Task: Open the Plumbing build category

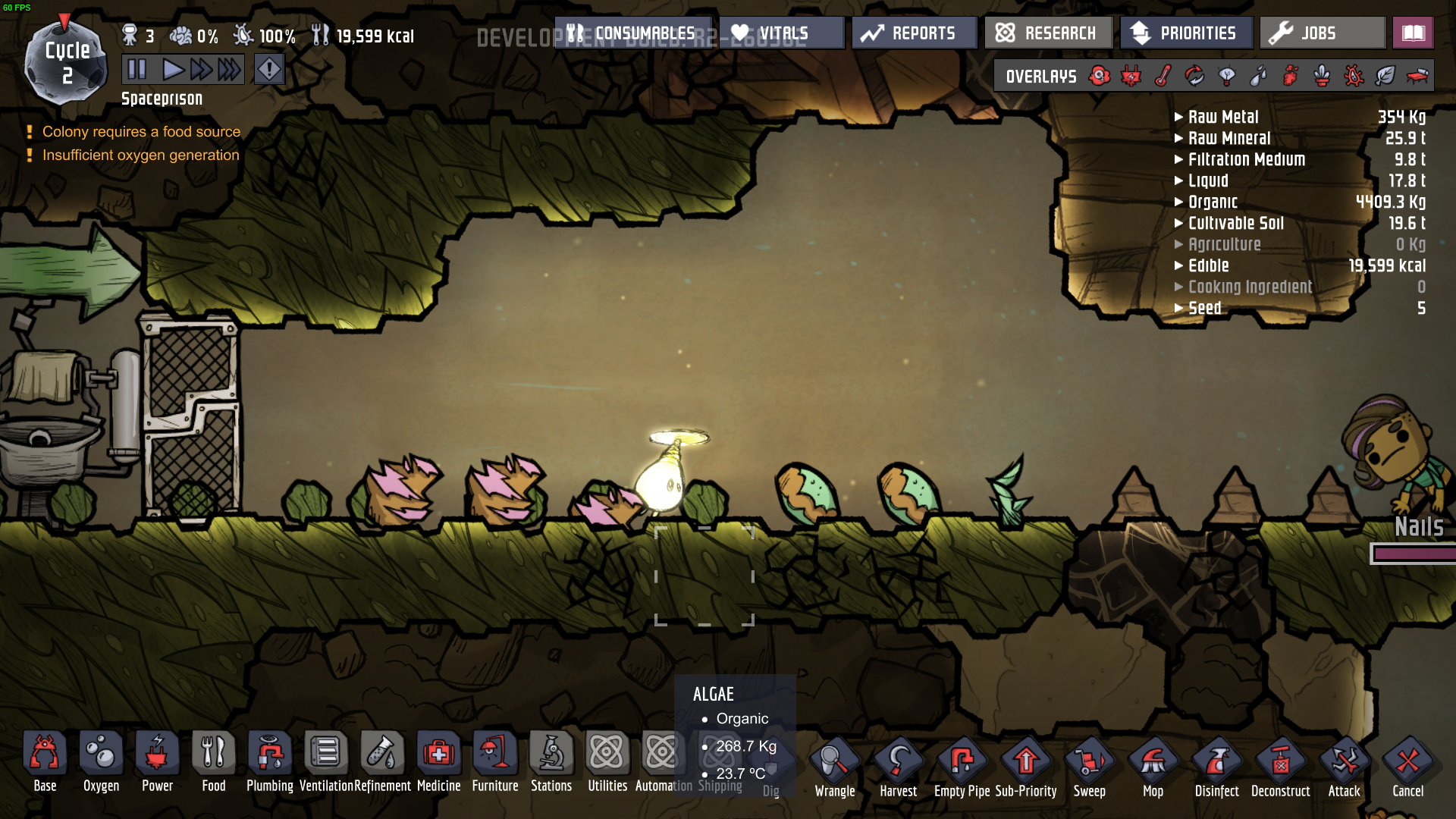Action: click(x=269, y=761)
